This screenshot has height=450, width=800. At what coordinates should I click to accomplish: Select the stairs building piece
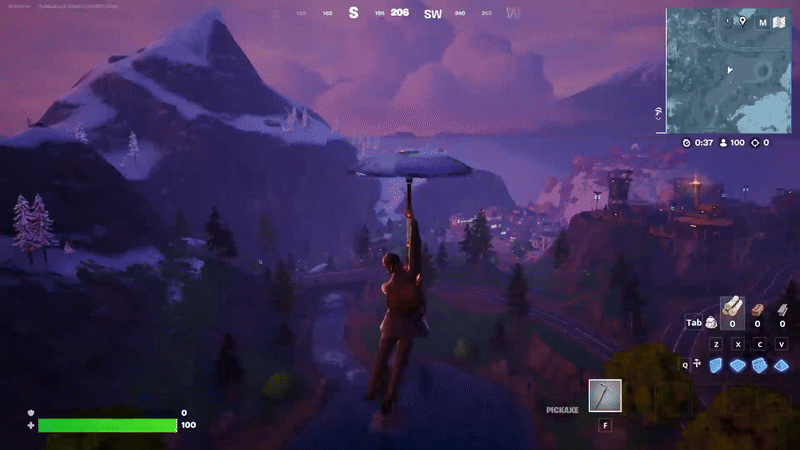point(760,365)
